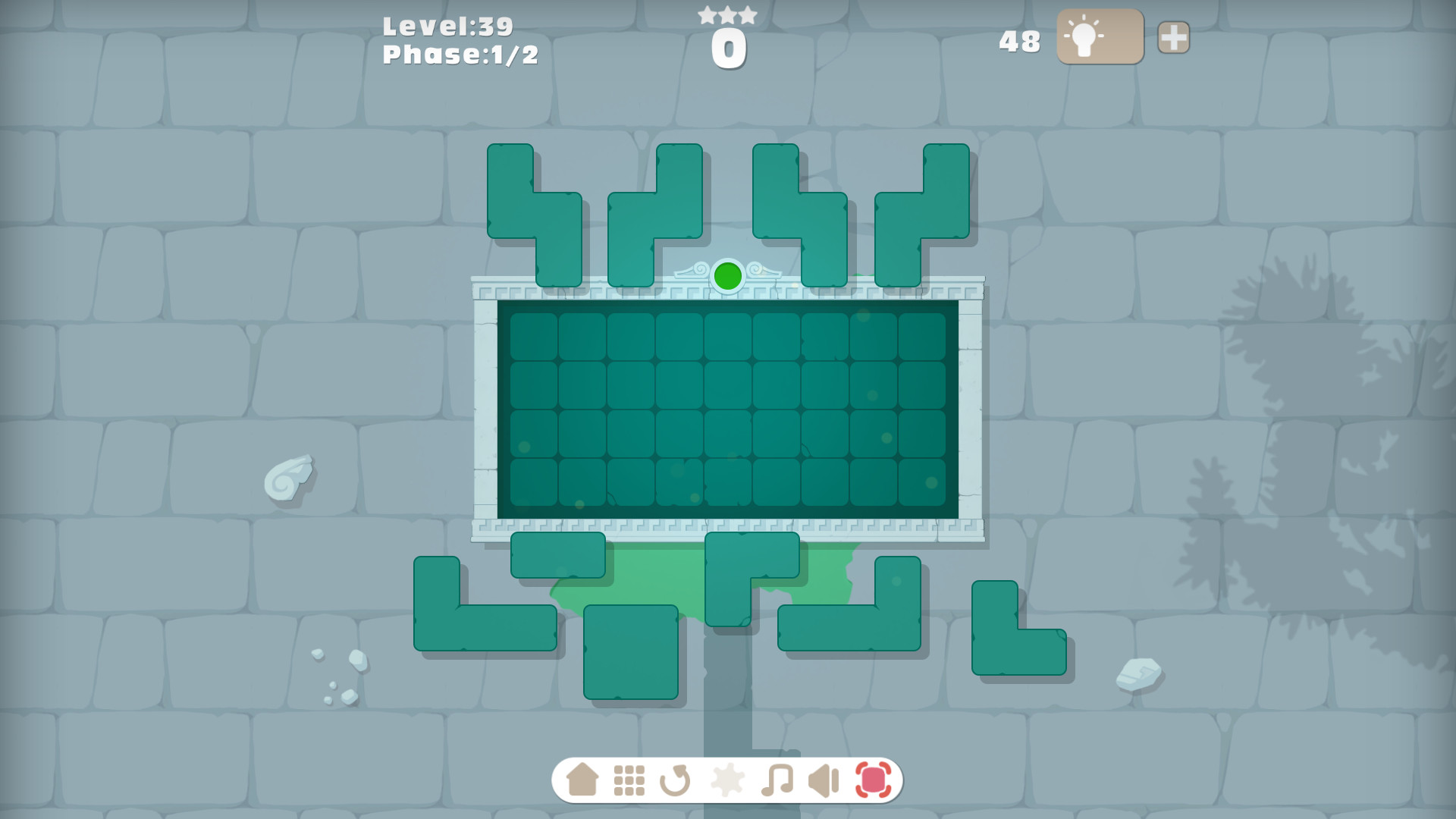The image size is (1456, 819).
Task: Buy more hints with the plus button
Action: [x=1172, y=35]
